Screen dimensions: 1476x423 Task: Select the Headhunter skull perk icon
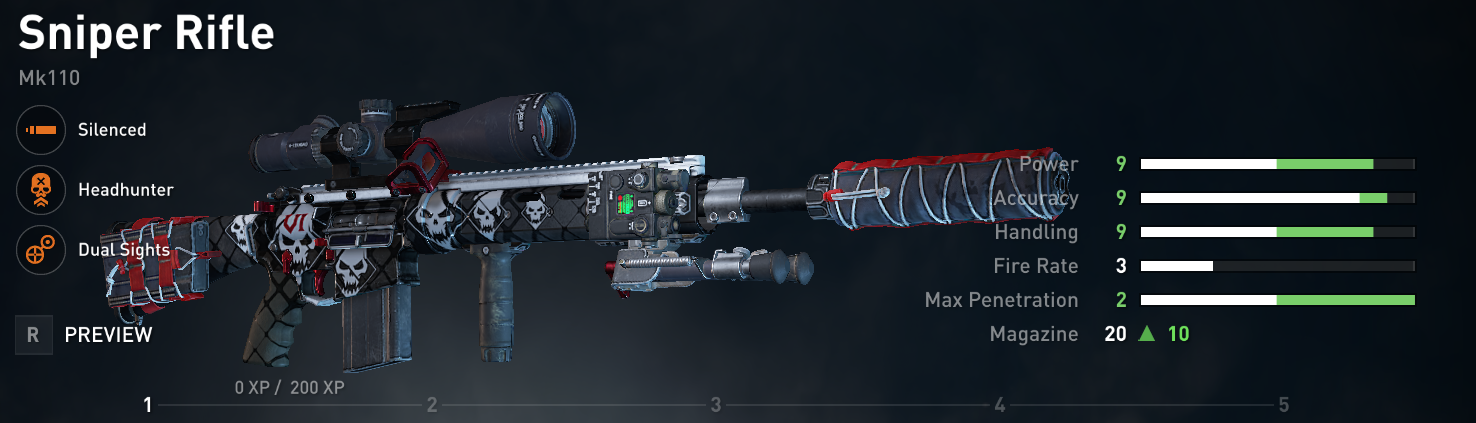coord(41,190)
